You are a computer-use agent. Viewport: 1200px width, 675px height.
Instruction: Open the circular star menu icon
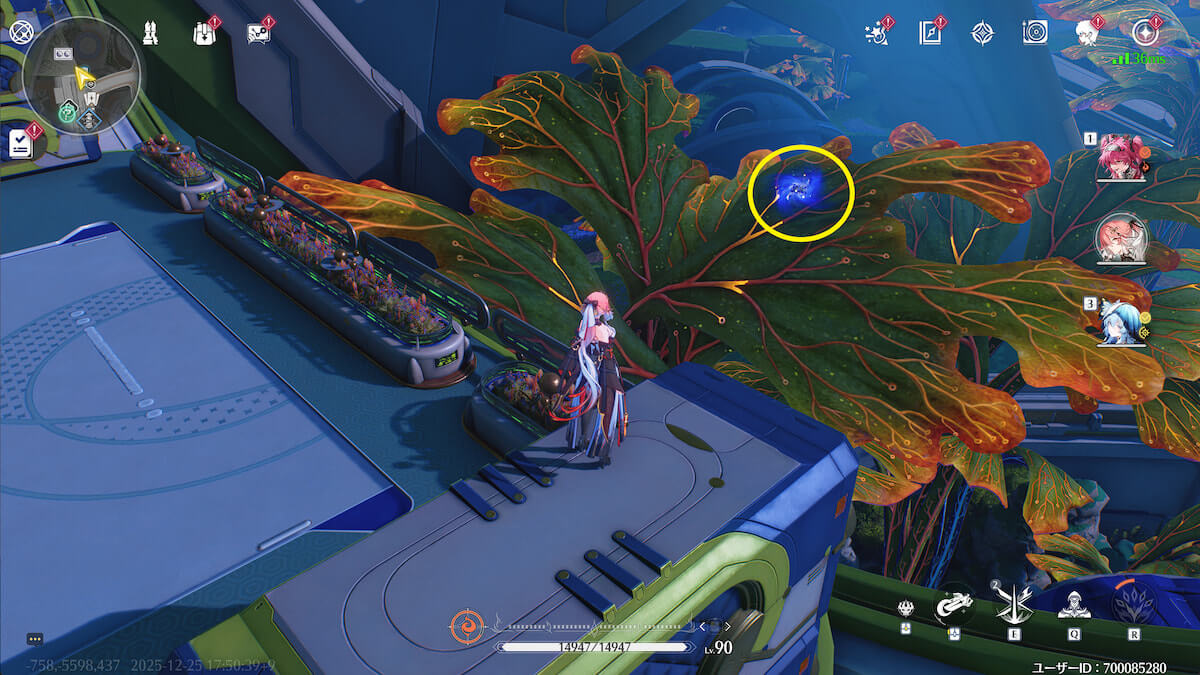point(1145,33)
